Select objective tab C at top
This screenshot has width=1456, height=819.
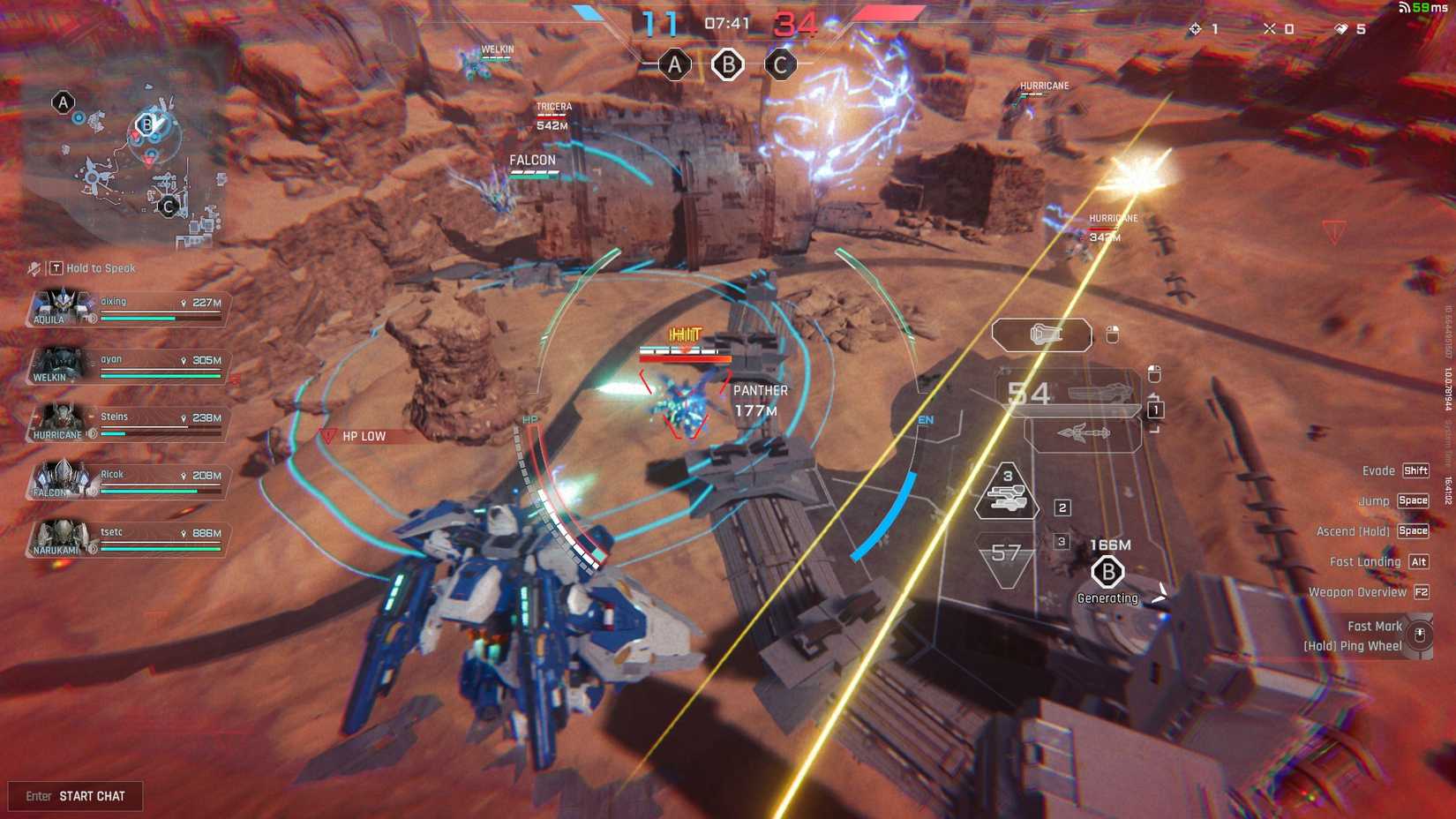[780, 64]
